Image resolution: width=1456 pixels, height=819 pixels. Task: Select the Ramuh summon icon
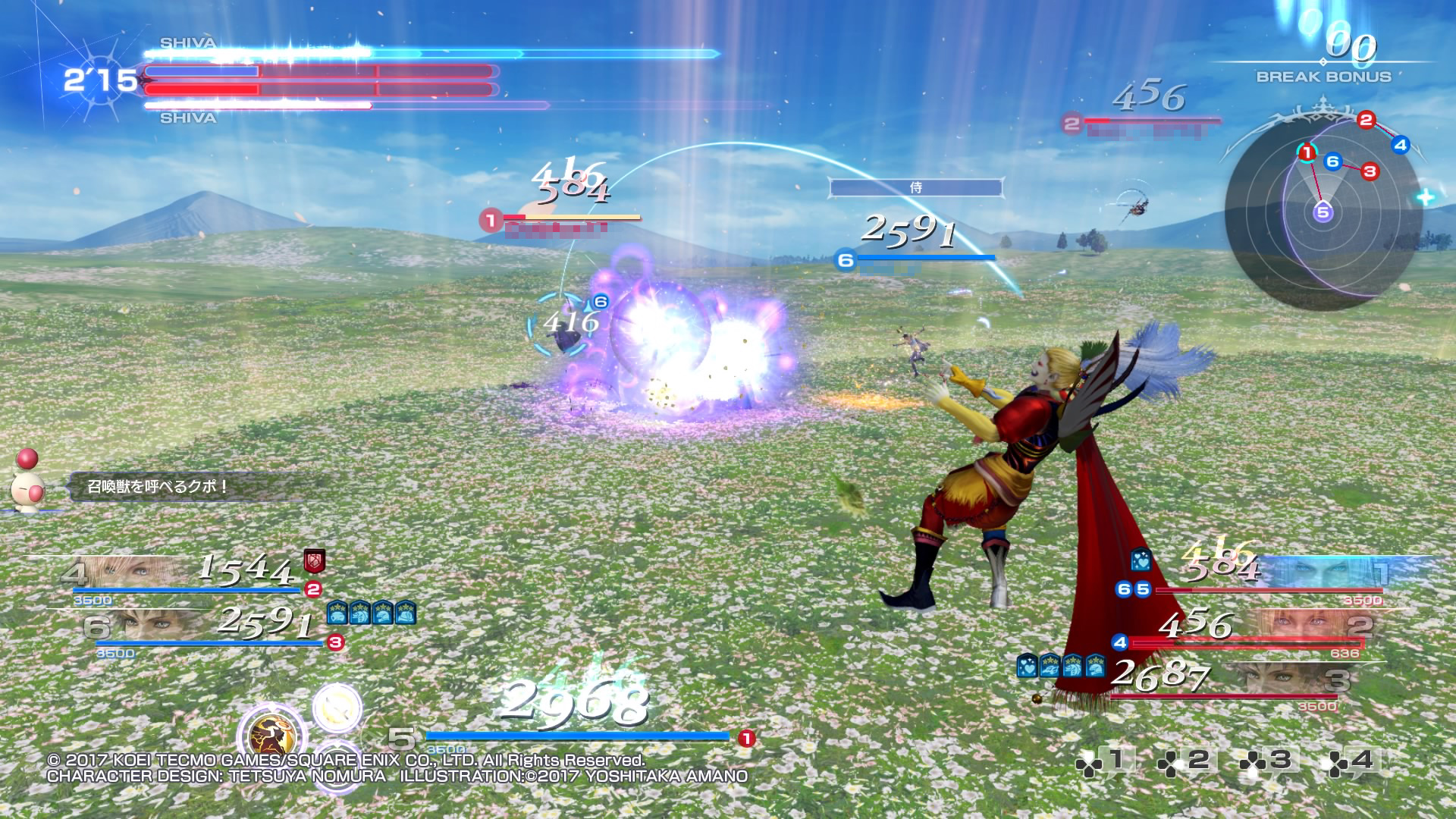[x=271, y=736]
